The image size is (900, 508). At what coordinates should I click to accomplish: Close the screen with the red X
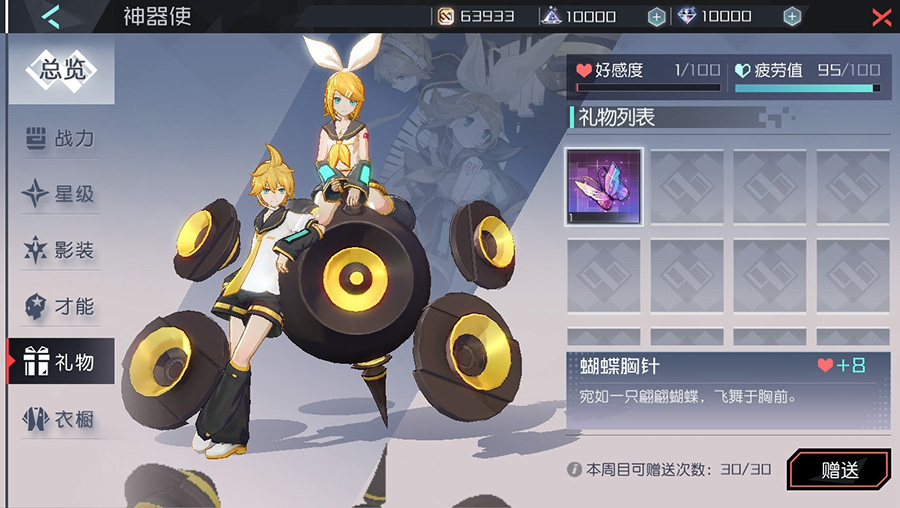881,17
